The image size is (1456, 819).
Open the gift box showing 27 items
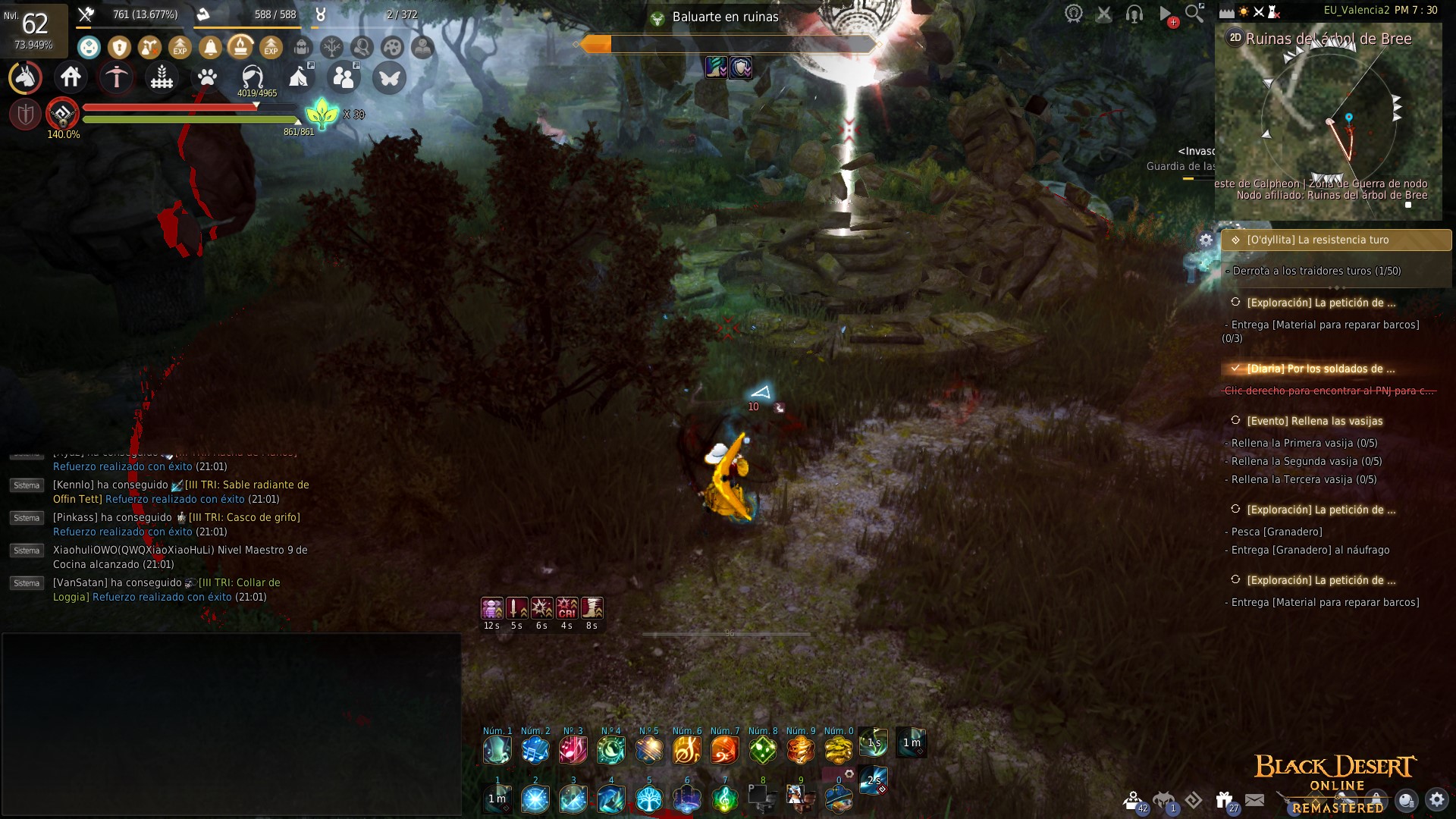pyautogui.click(x=1222, y=798)
